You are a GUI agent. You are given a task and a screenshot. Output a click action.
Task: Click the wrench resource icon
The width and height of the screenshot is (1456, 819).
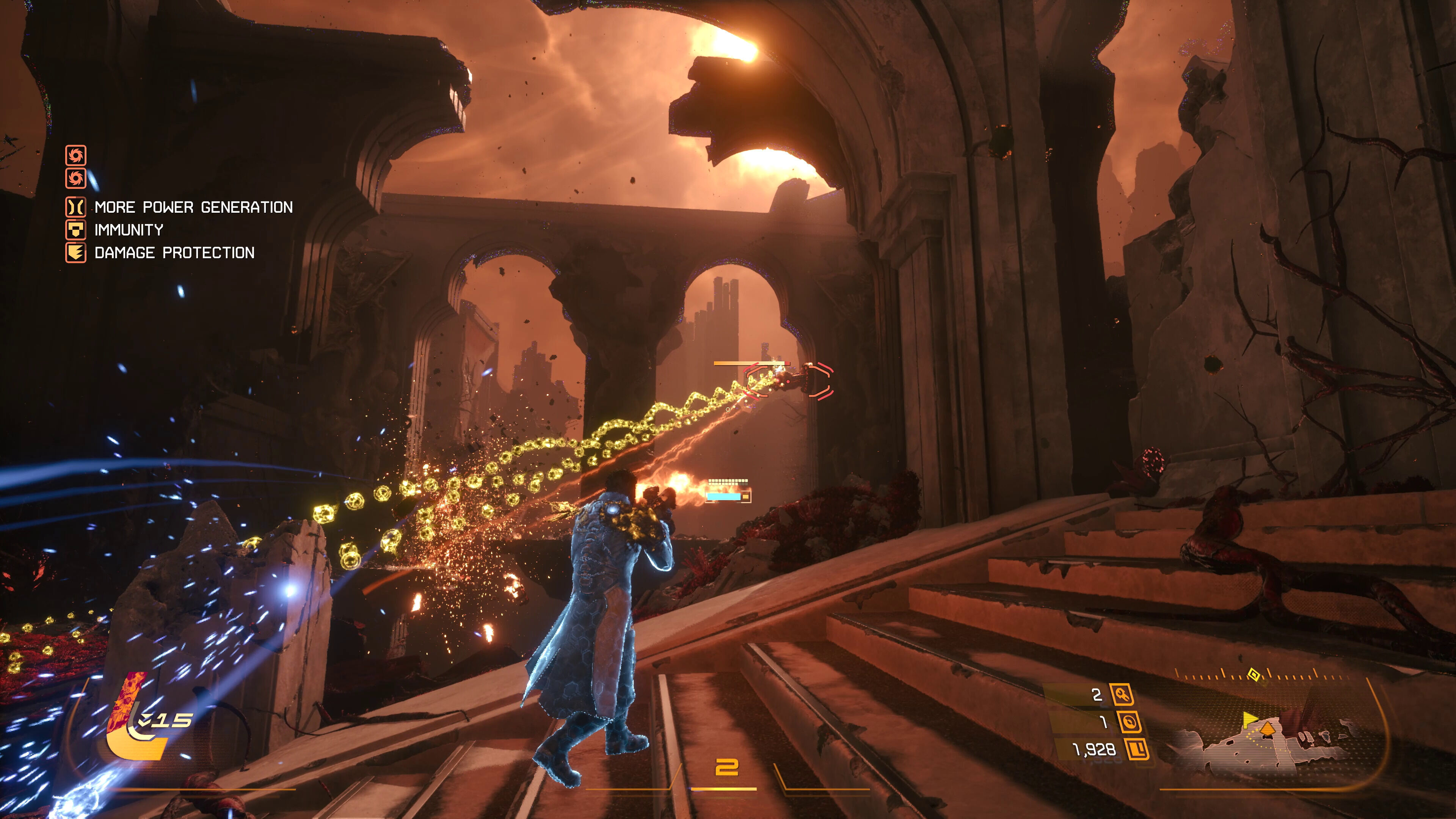pyautogui.click(x=1122, y=695)
